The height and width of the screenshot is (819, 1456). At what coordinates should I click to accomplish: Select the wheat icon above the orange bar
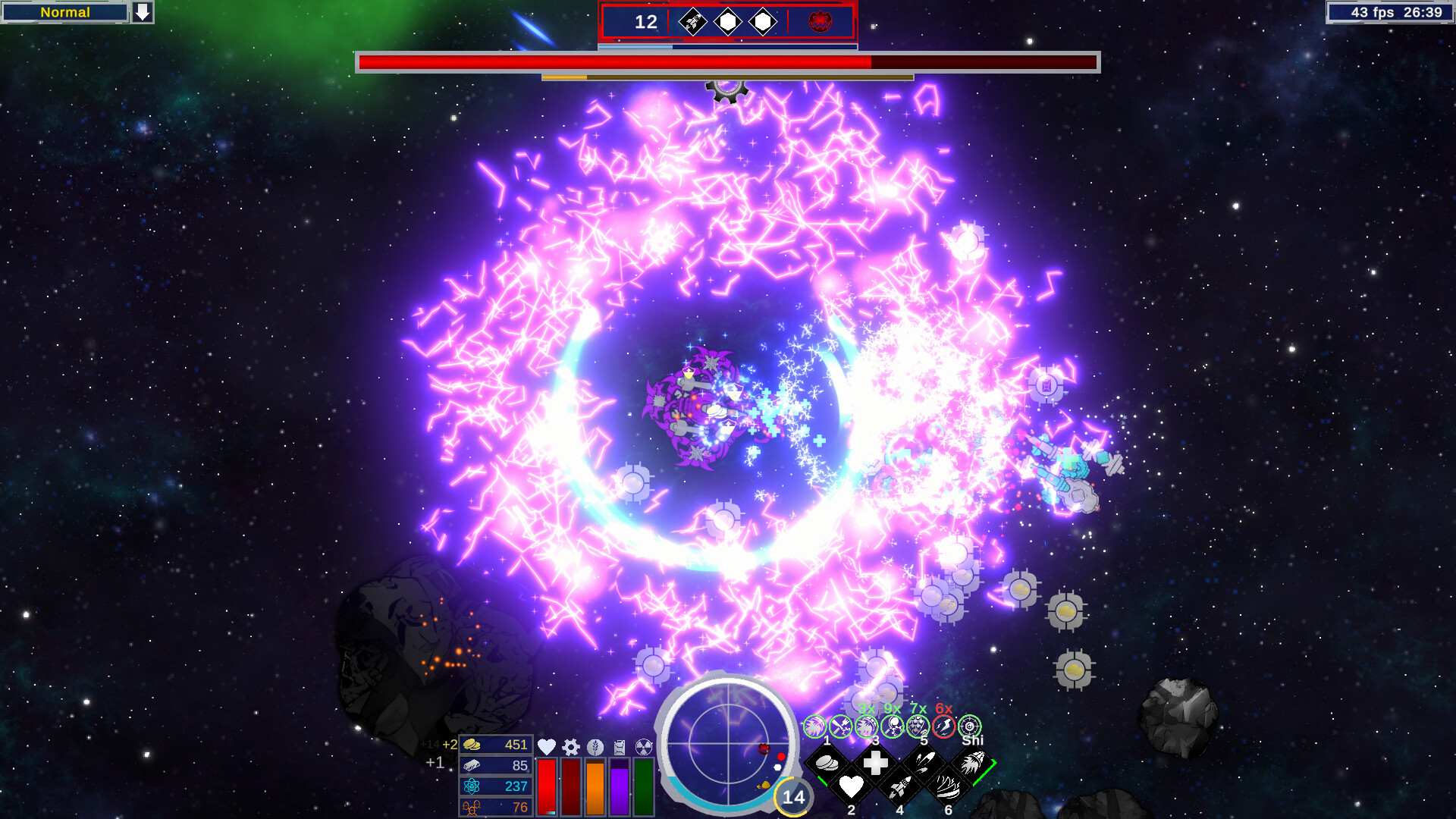(595, 747)
